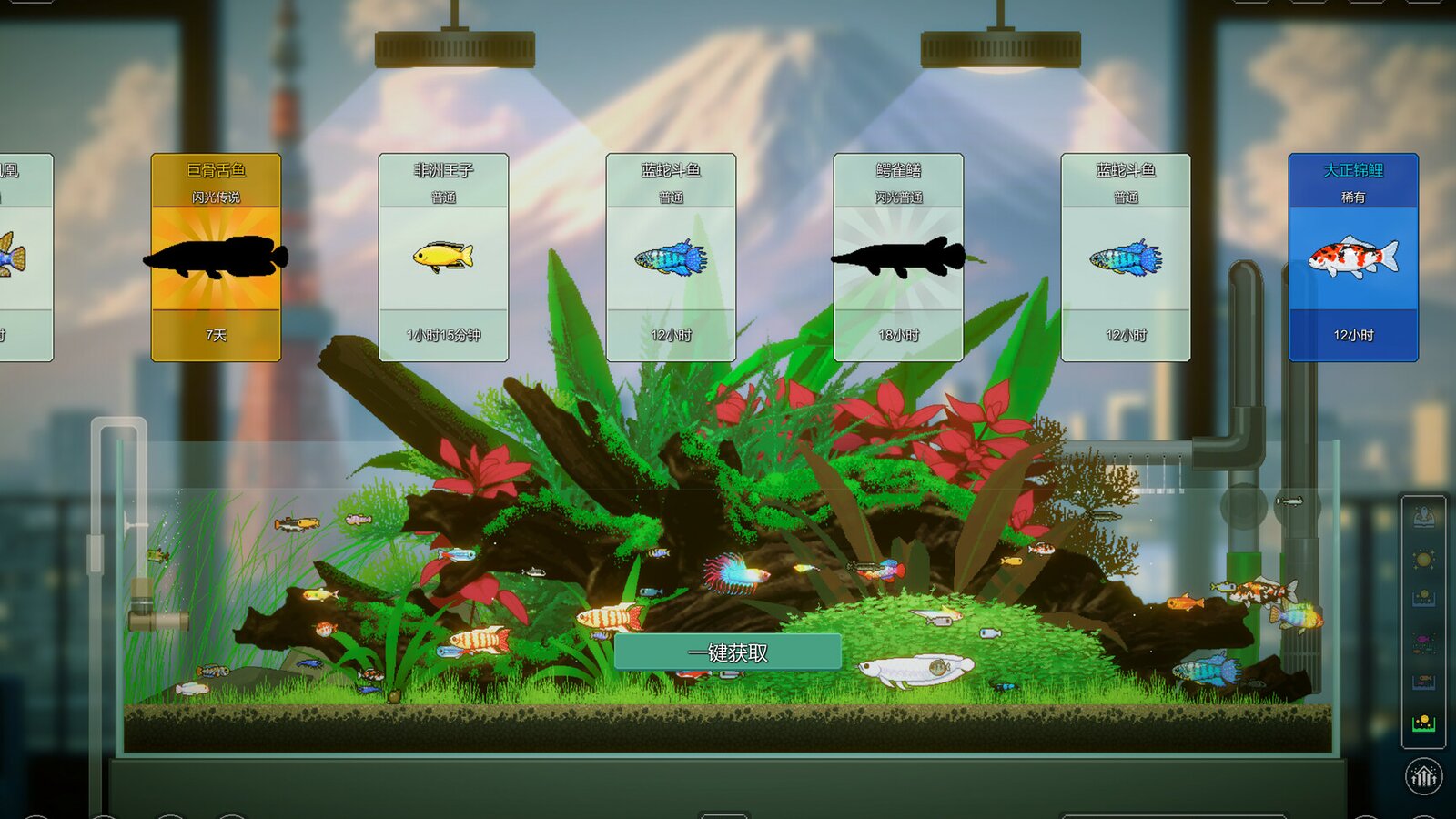The height and width of the screenshot is (819, 1456).
Task: Click the 7天 timer label on the legendary card
Action: [216, 336]
